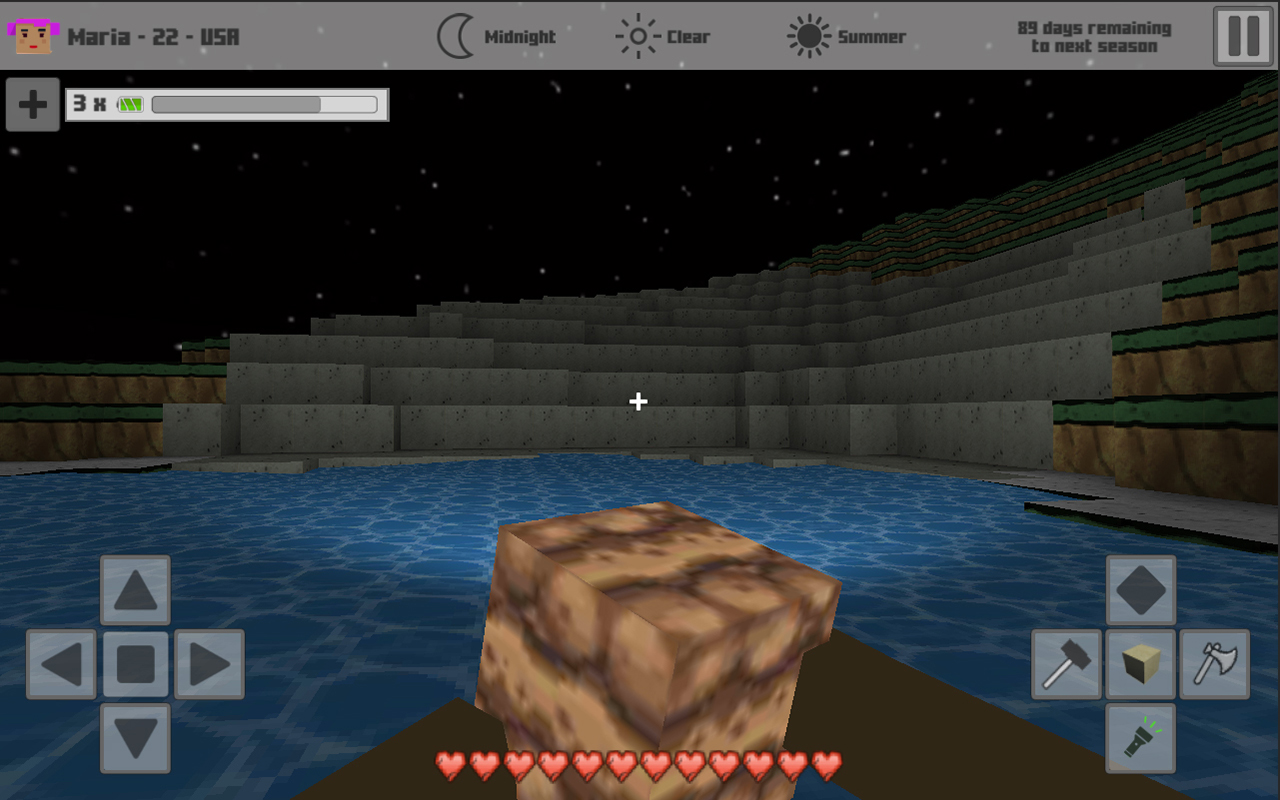Screen dimensions: 1280x800
Task: Toggle the flashlight on
Action: 1141,738
